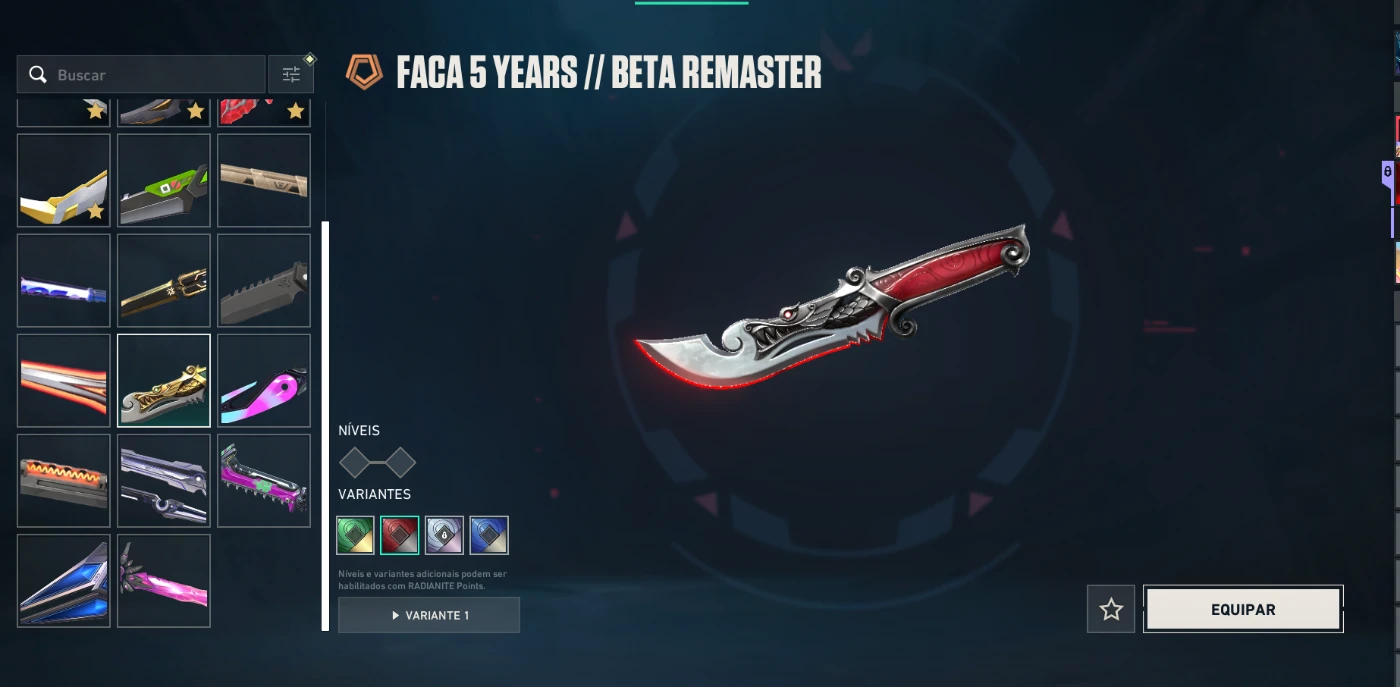Choose the pink and cyan curved knife skin

(x=264, y=381)
